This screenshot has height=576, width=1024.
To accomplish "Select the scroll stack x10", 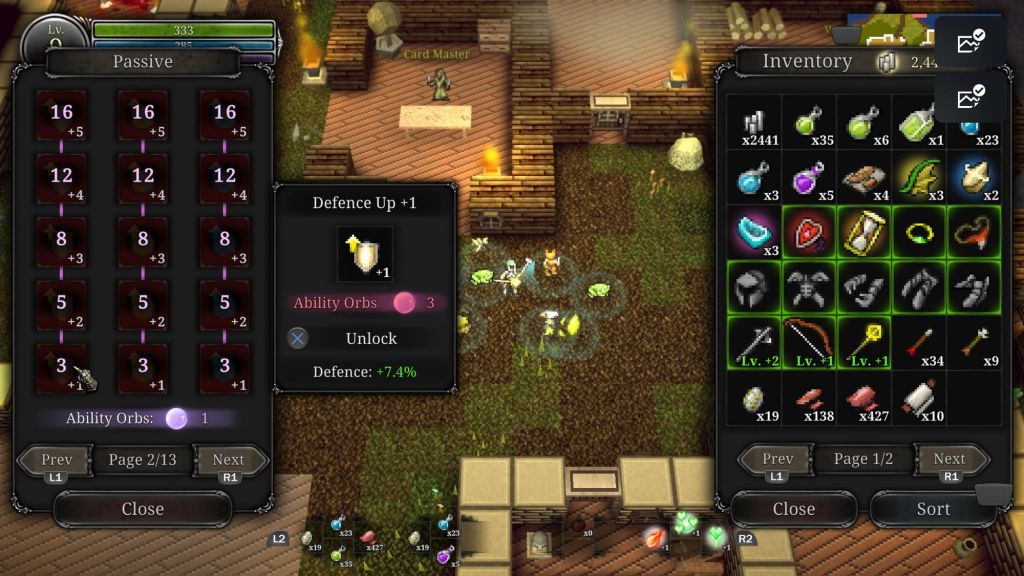I will click(x=918, y=397).
